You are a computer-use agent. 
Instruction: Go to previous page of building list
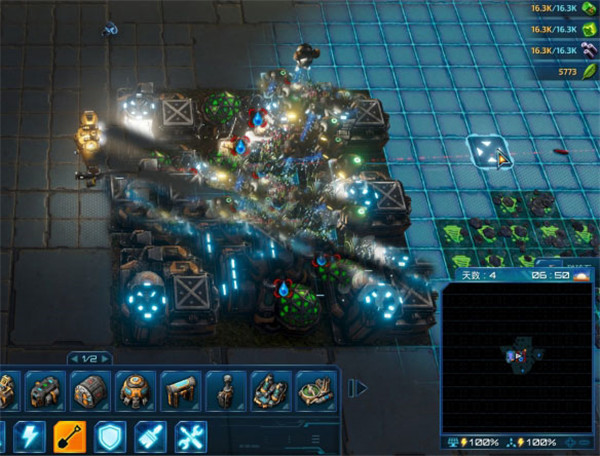click(73, 358)
